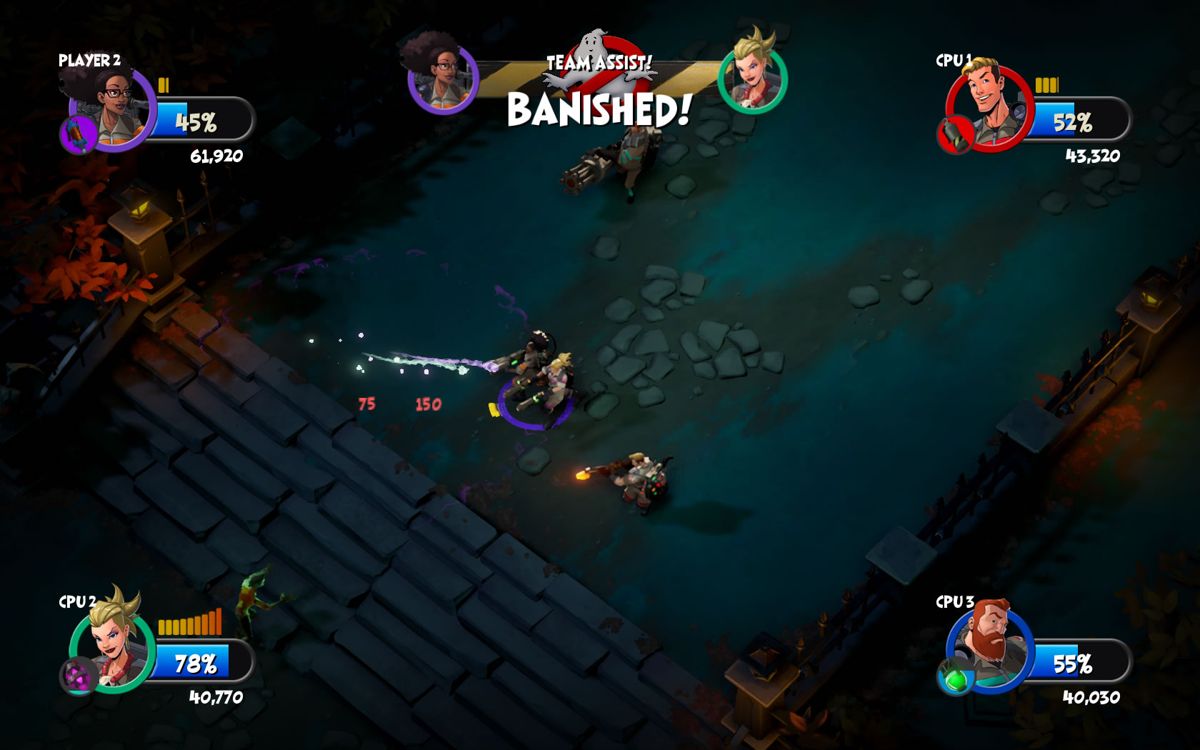Click CPU 1's red grenade icon
This screenshot has height=750, width=1200.
pyautogui.click(x=953, y=135)
